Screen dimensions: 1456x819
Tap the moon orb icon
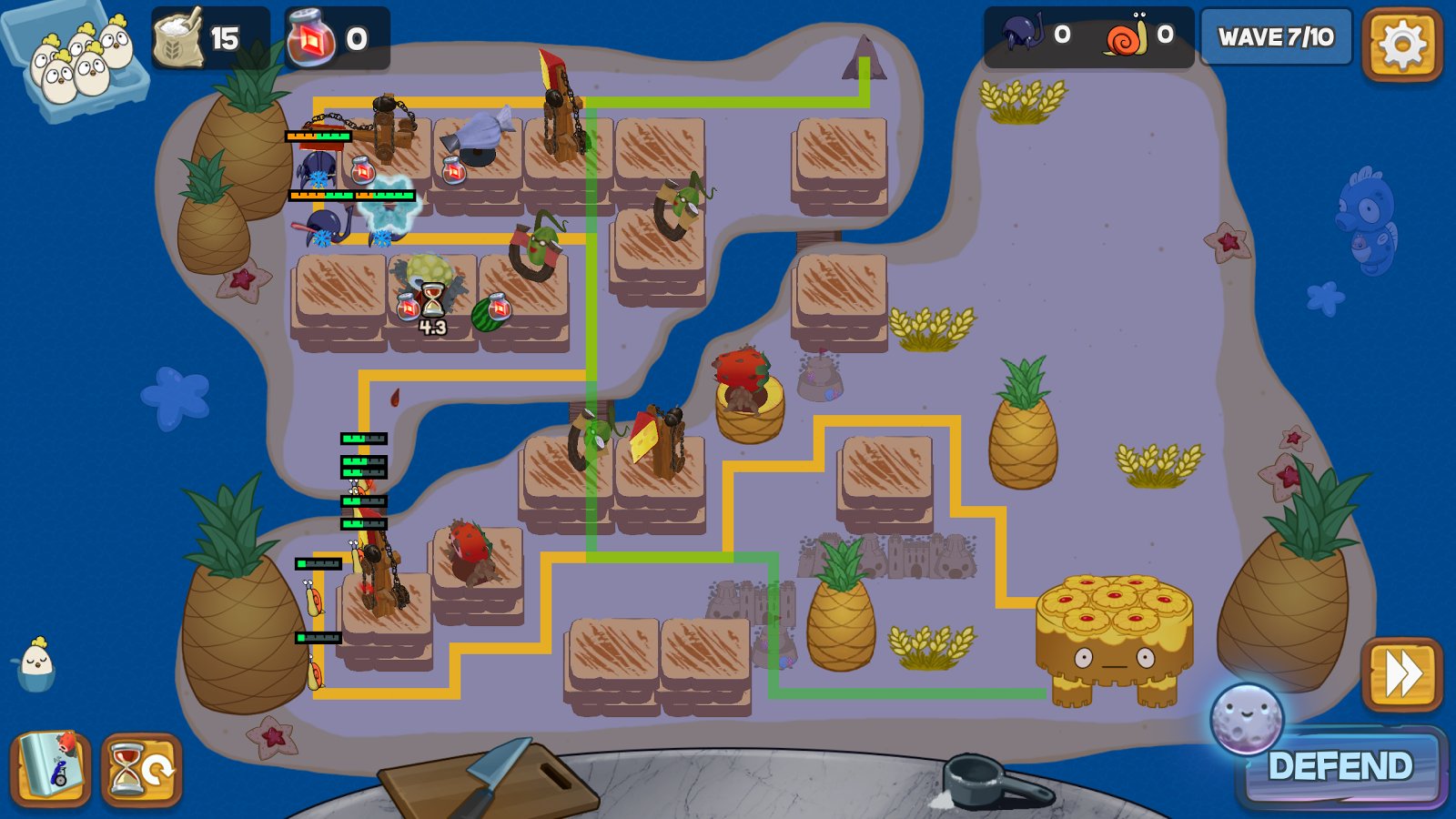click(1246, 719)
